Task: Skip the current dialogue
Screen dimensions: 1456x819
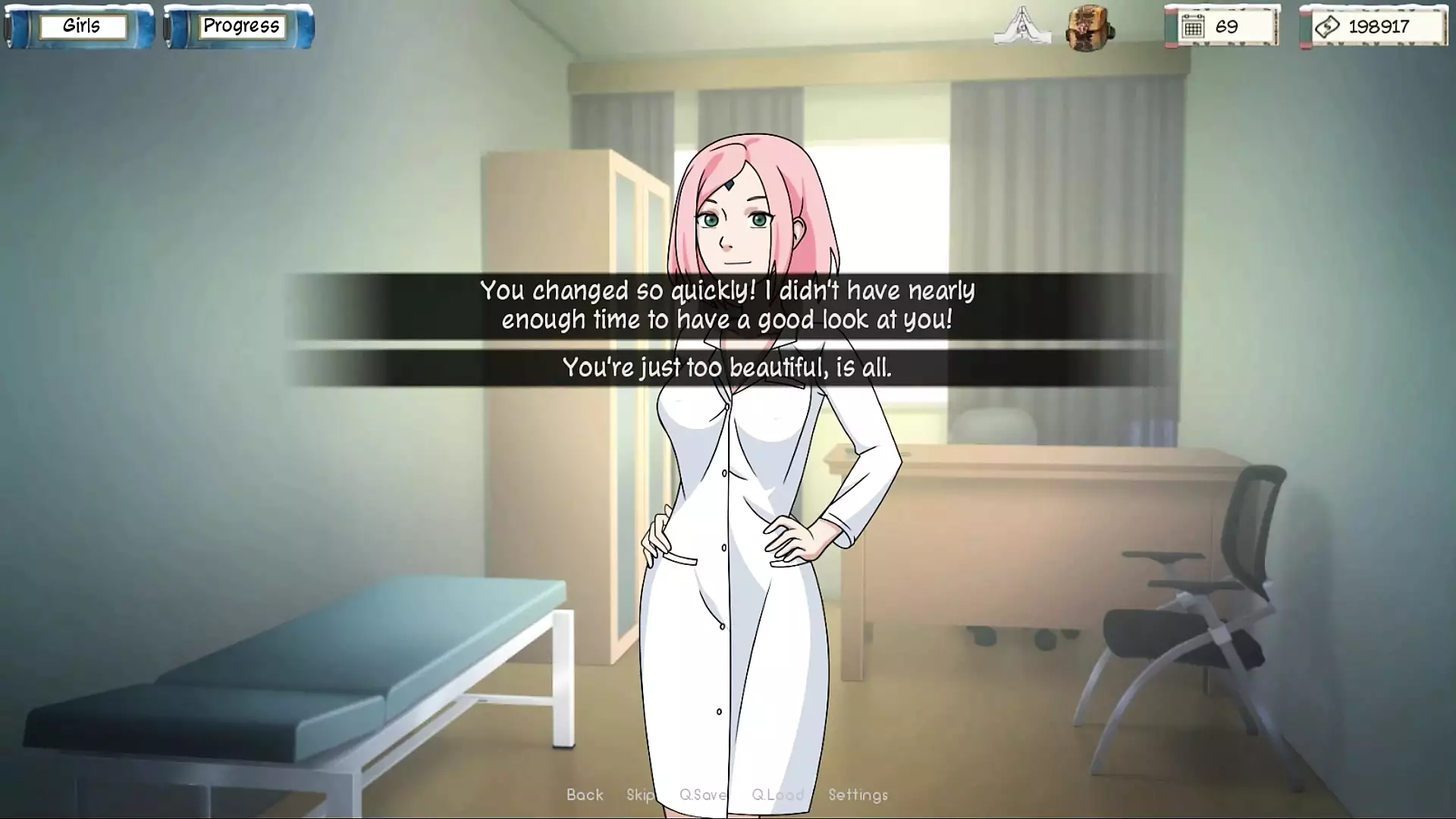Action: [x=641, y=795]
